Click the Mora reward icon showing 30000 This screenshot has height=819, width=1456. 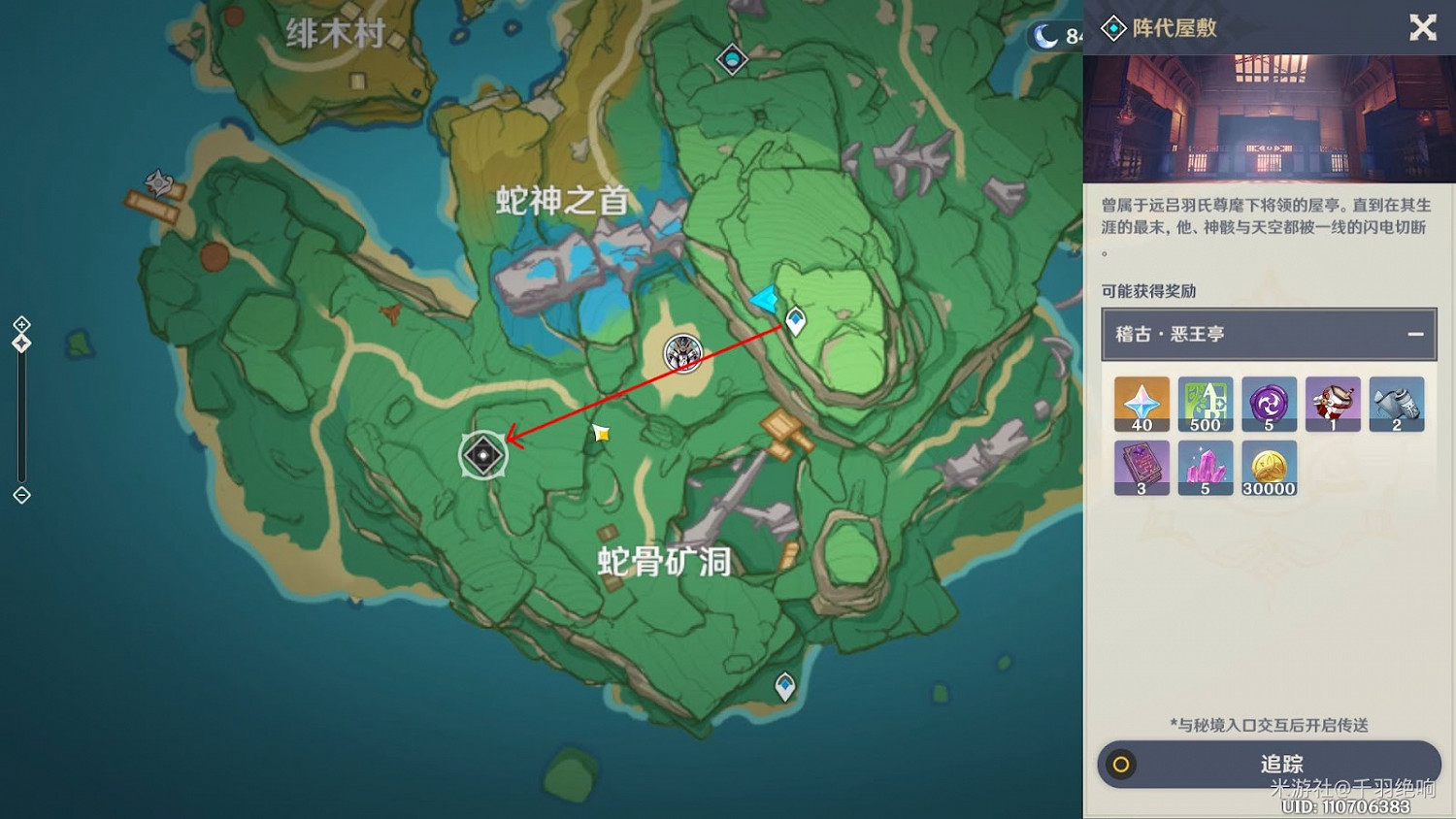(x=1270, y=467)
